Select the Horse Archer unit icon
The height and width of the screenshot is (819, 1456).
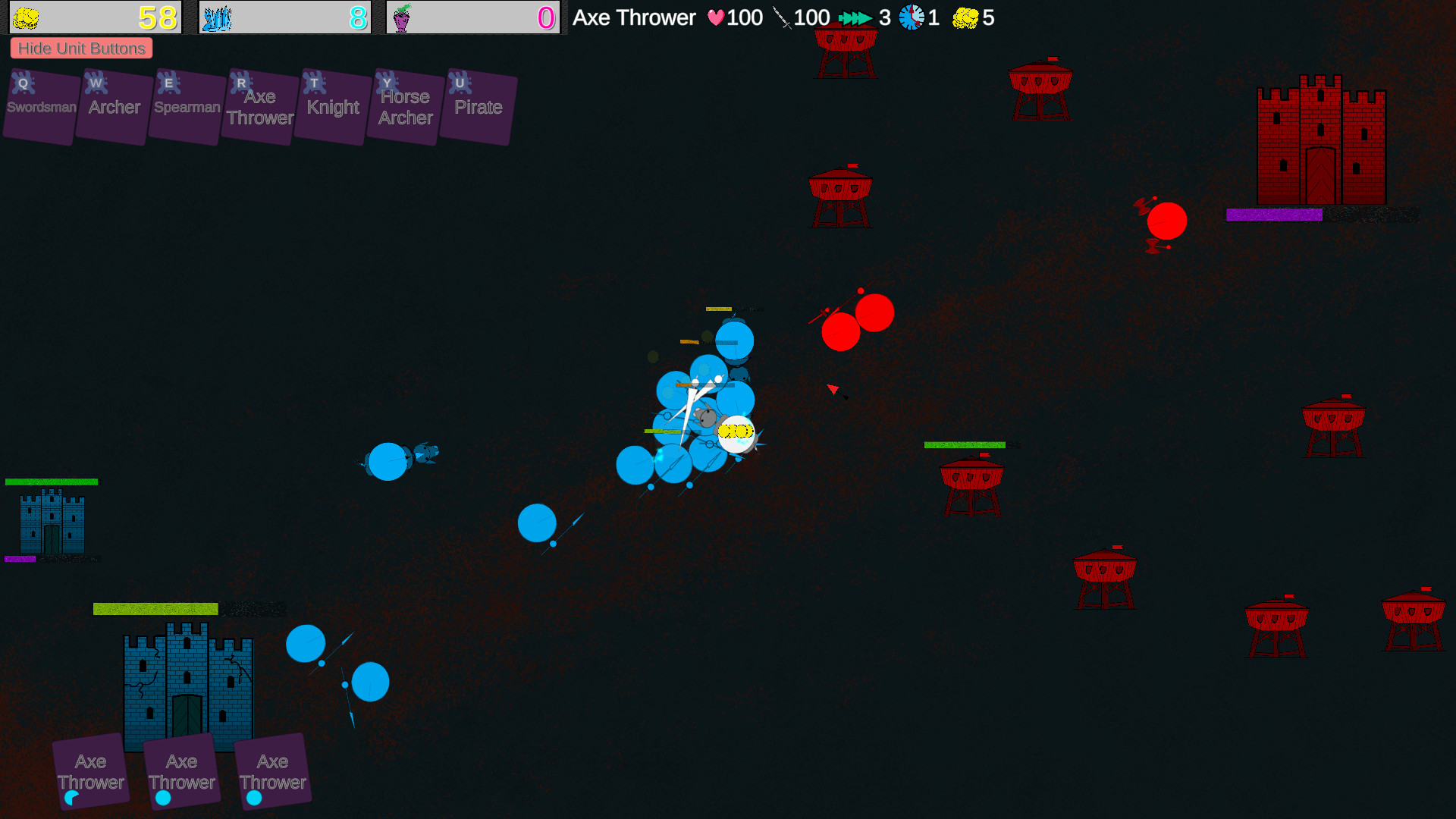tap(404, 106)
